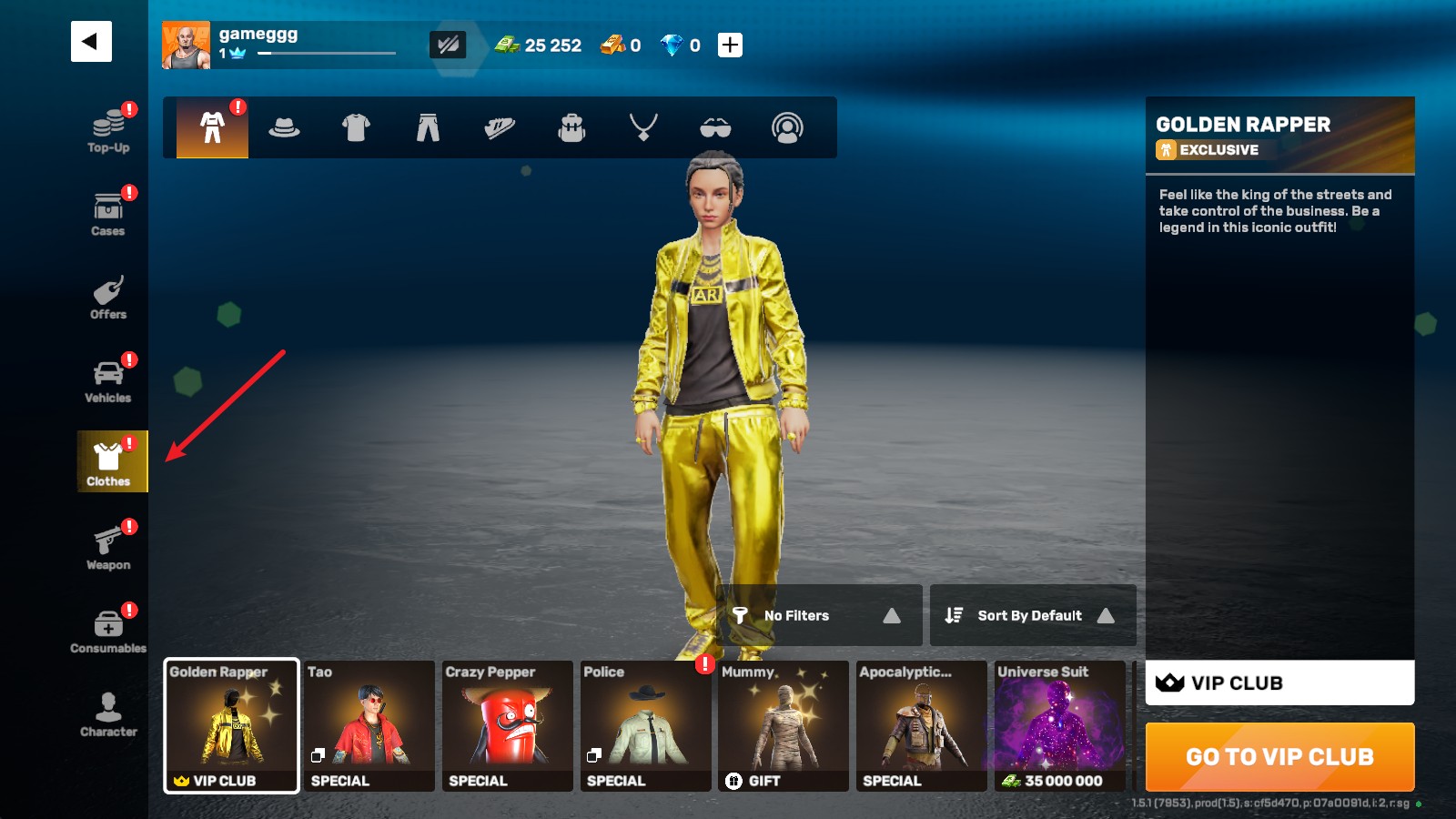Viewport: 1456px width, 819px height.
Task: Open the Character section
Action: (108, 714)
